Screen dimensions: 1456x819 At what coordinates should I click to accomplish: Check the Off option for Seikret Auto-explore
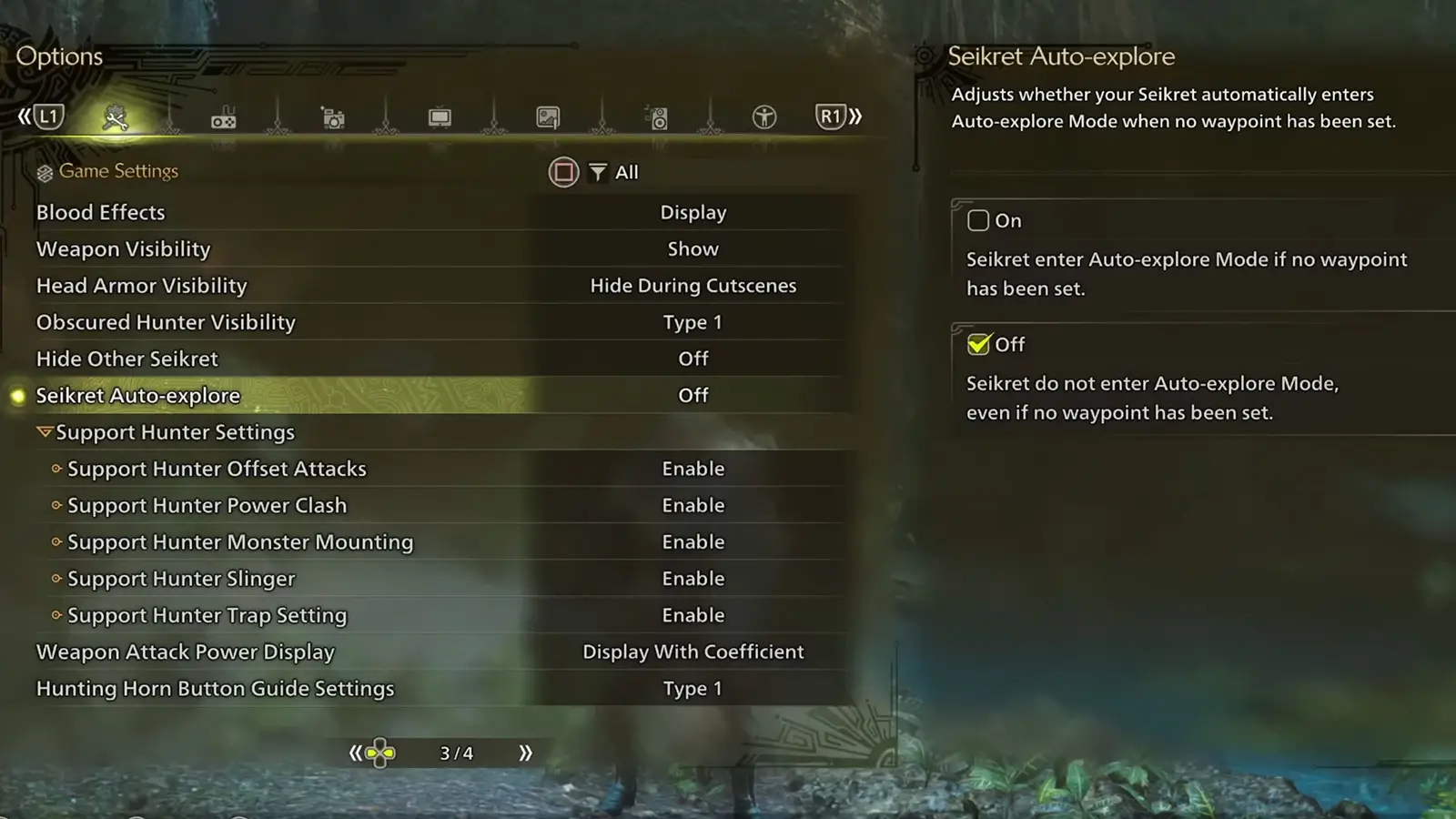pos(977,344)
